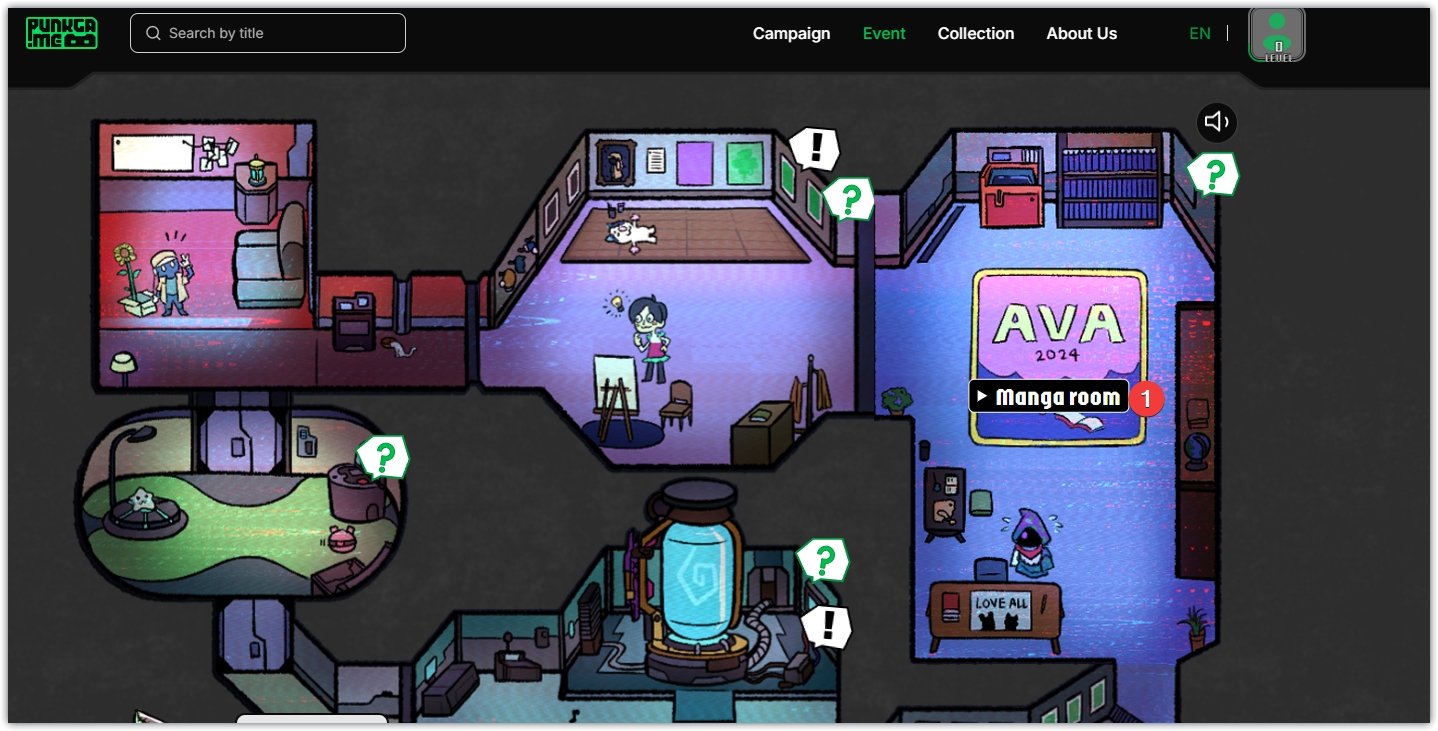Click the question mark beside the green lounge
The height and width of the screenshot is (731, 1438).
point(383,458)
